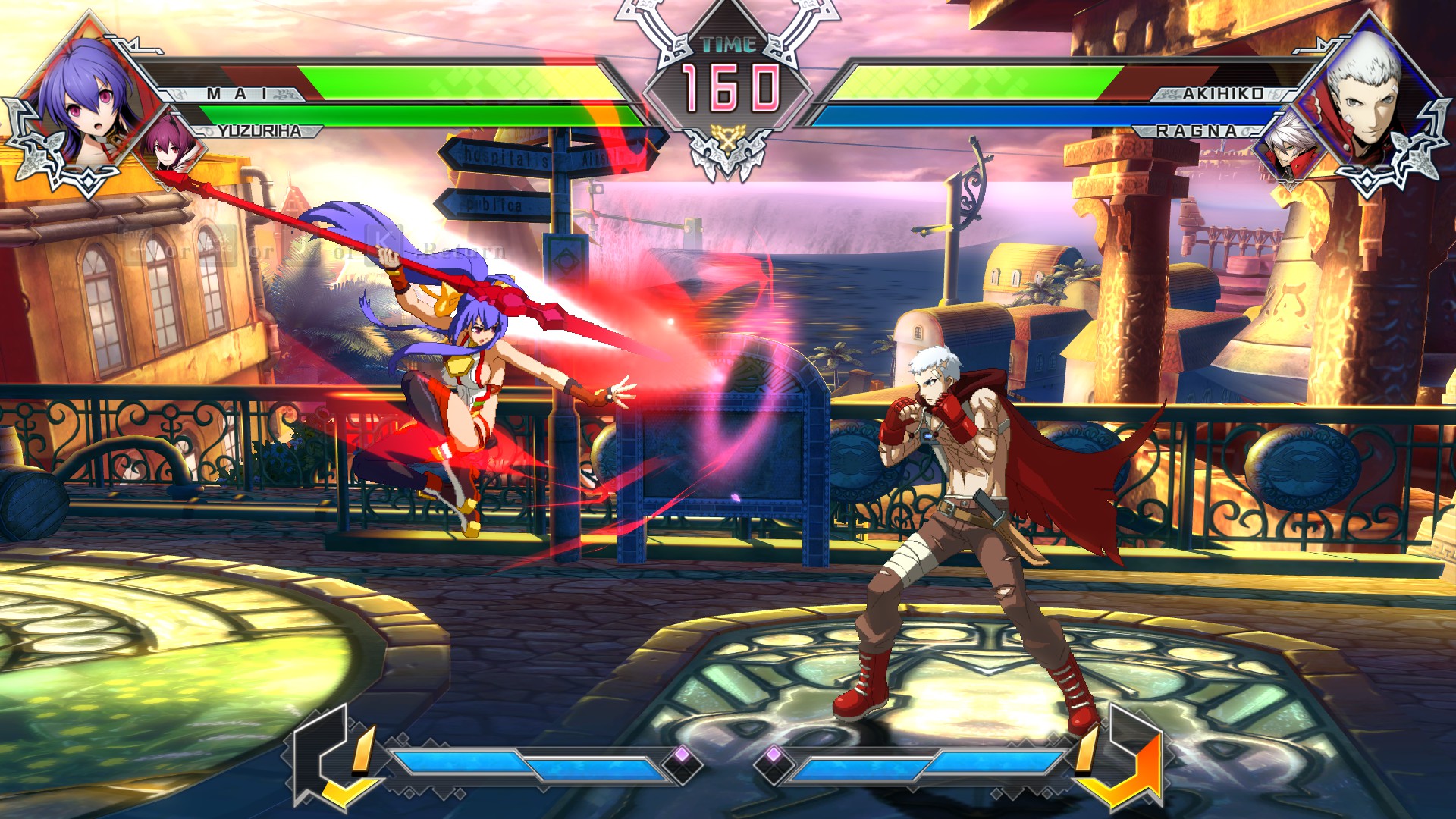Expand the TIME counter display
1456x819 pixels.
(x=726, y=72)
